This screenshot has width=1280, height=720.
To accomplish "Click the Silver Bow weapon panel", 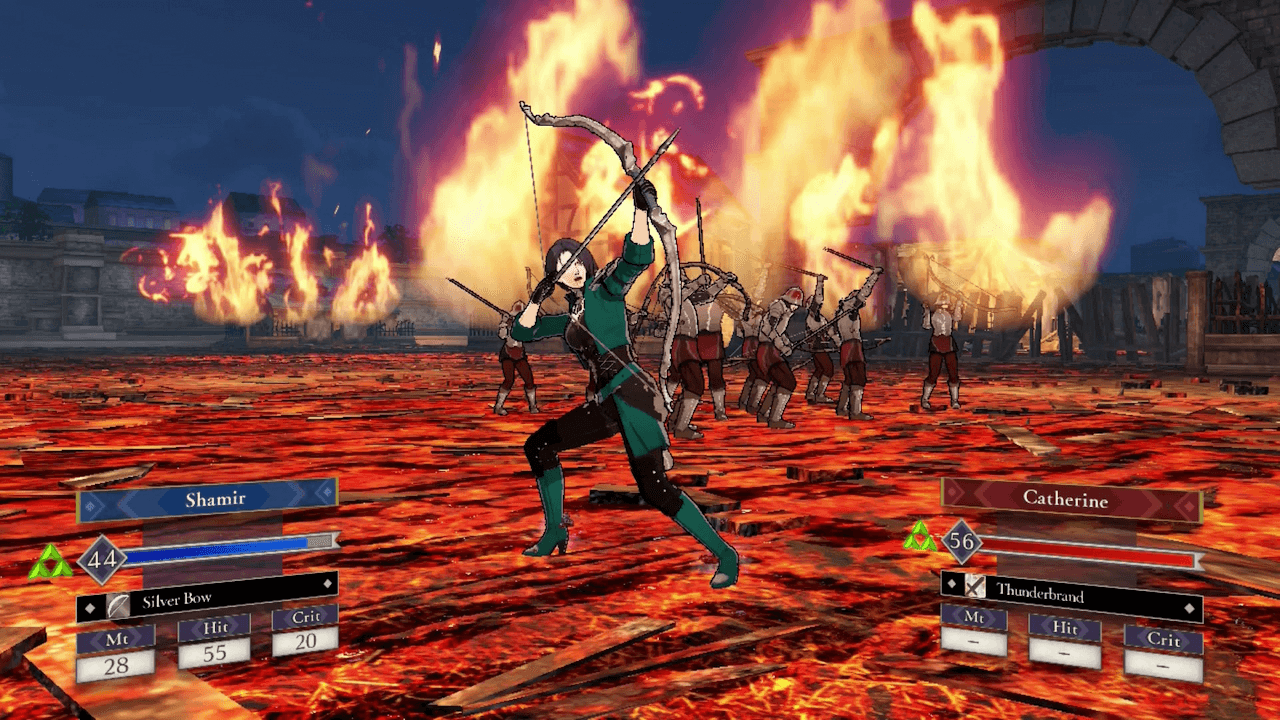I will [x=207, y=600].
